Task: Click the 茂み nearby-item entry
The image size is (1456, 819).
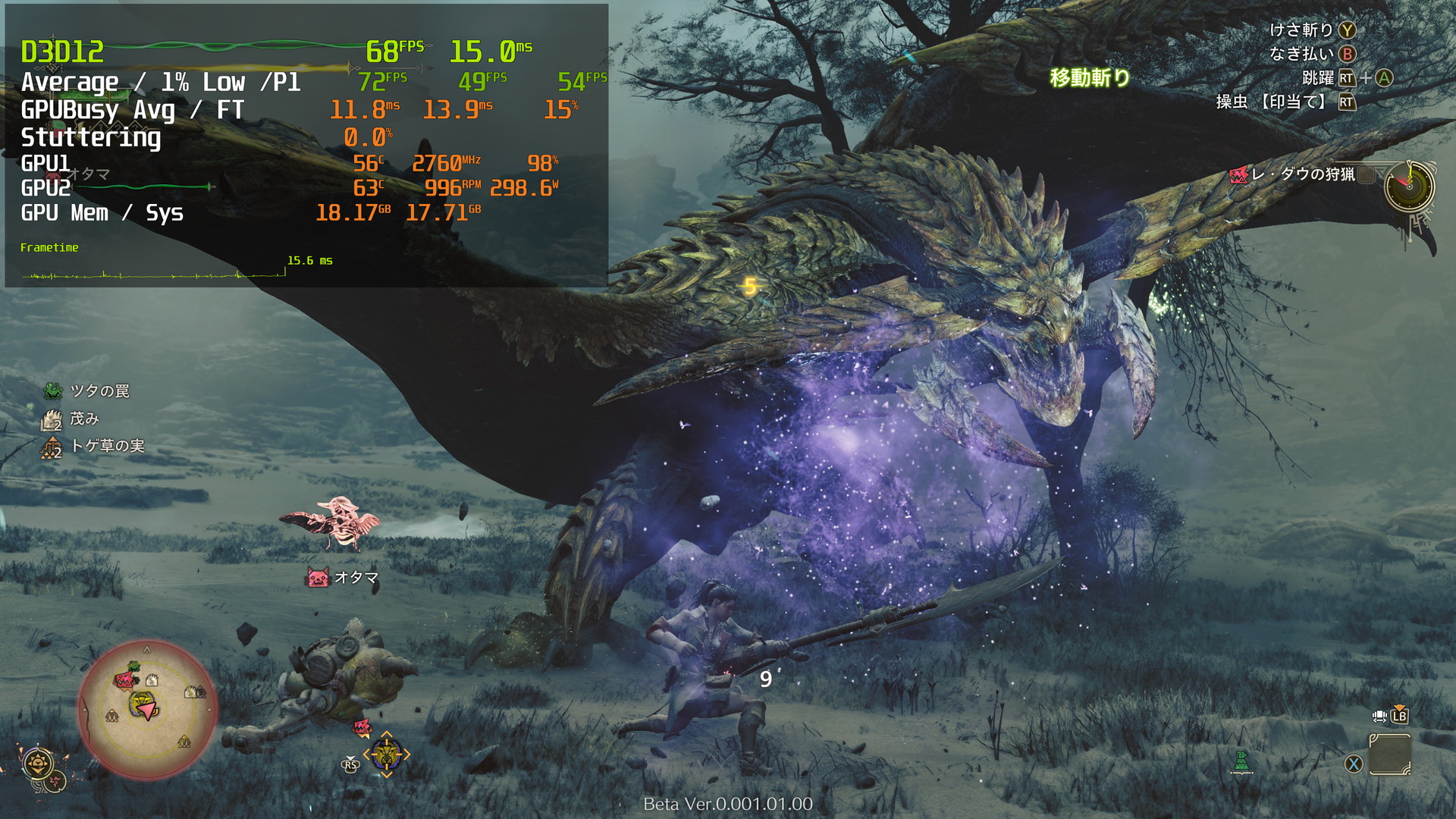Action: coord(71,419)
